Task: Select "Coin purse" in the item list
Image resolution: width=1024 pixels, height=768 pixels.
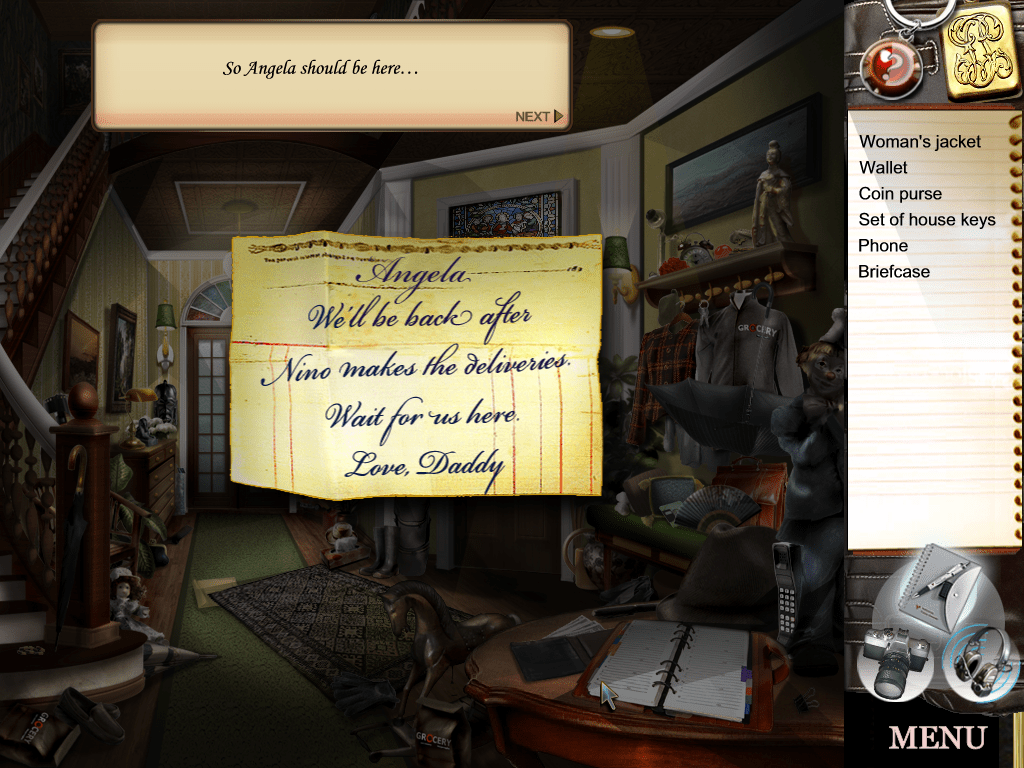Action: pos(900,194)
